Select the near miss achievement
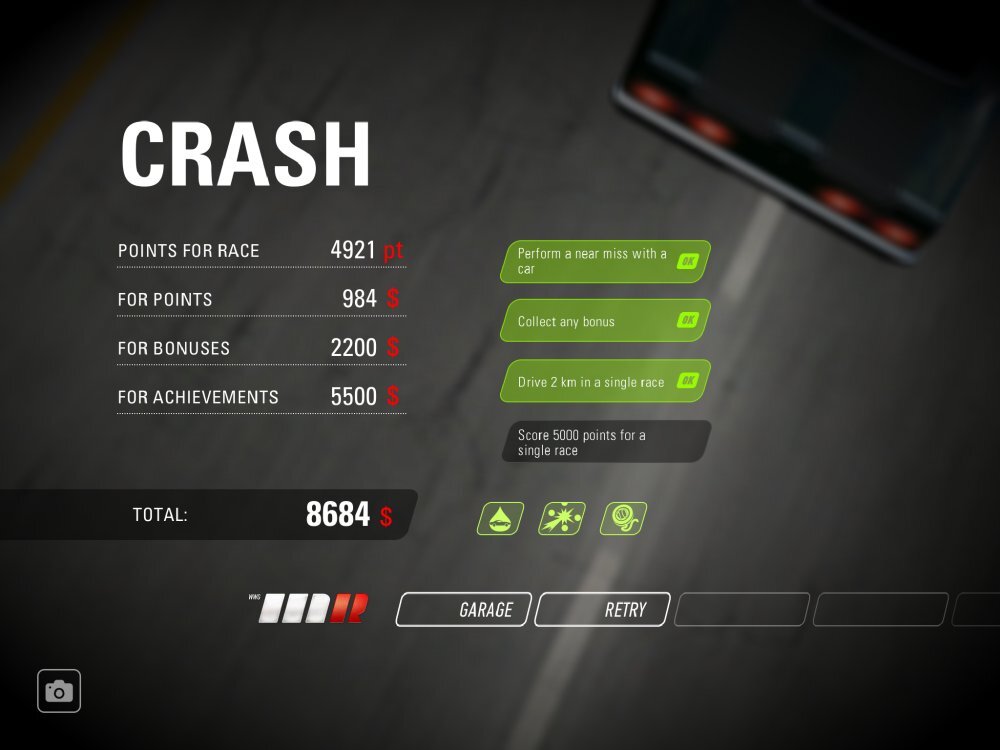Viewport: 1000px width, 750px height. (x=605, y=262)
